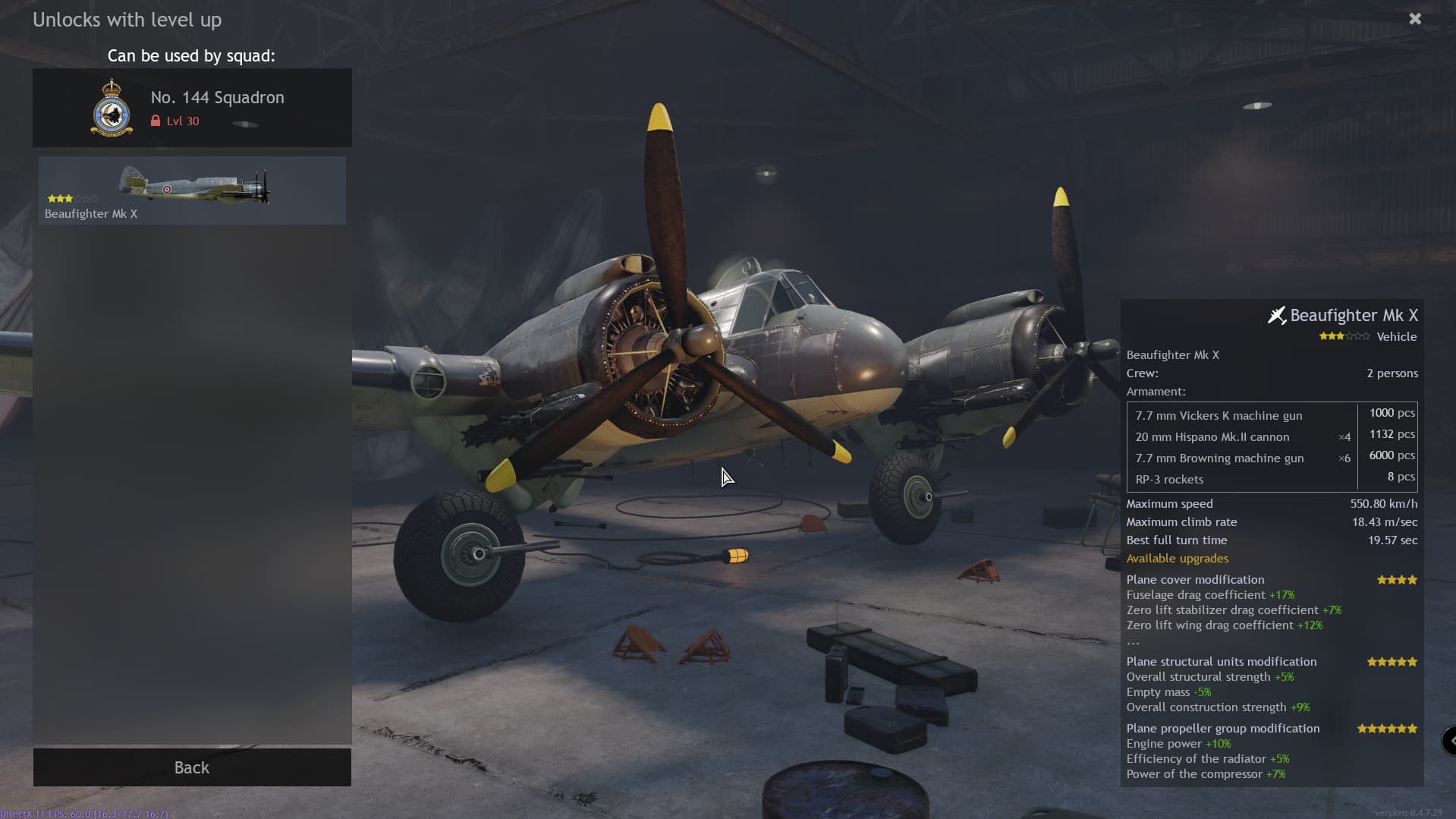Go back using the Back button
1456x819 pixels.
(x=192, y=767)
